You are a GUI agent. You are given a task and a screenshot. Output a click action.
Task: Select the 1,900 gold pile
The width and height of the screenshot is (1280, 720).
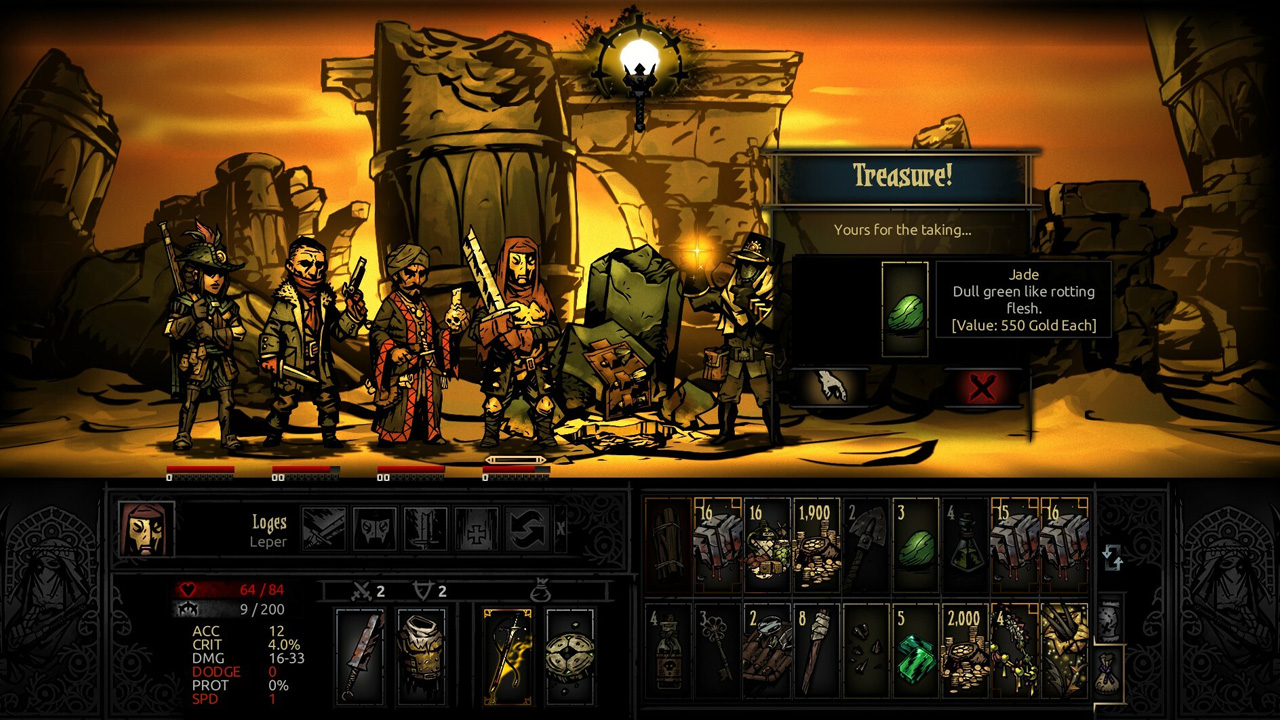[x=817, y=546]
